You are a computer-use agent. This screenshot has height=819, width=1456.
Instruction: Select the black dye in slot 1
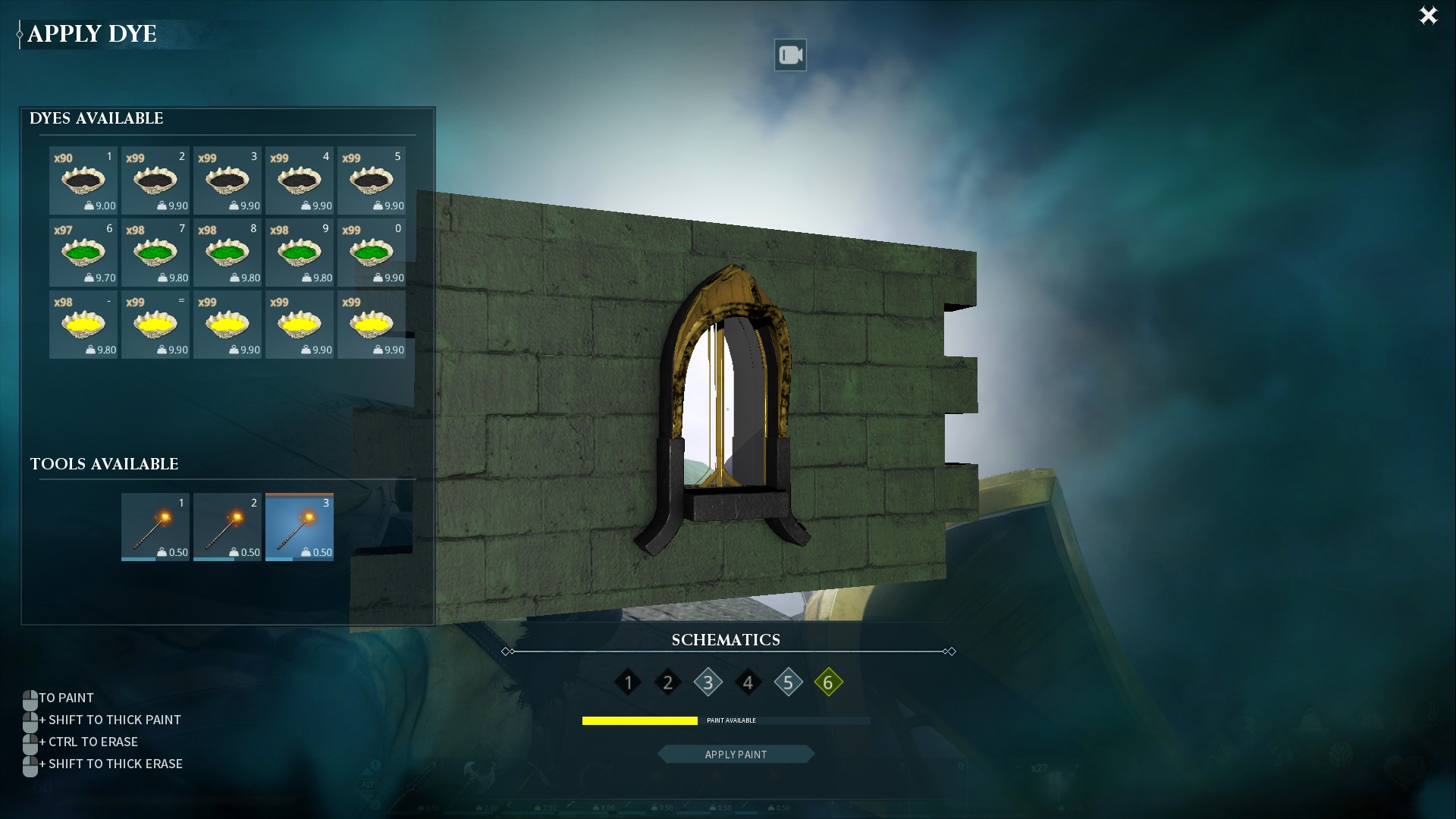pyautogui.click(x=83, y=180)
